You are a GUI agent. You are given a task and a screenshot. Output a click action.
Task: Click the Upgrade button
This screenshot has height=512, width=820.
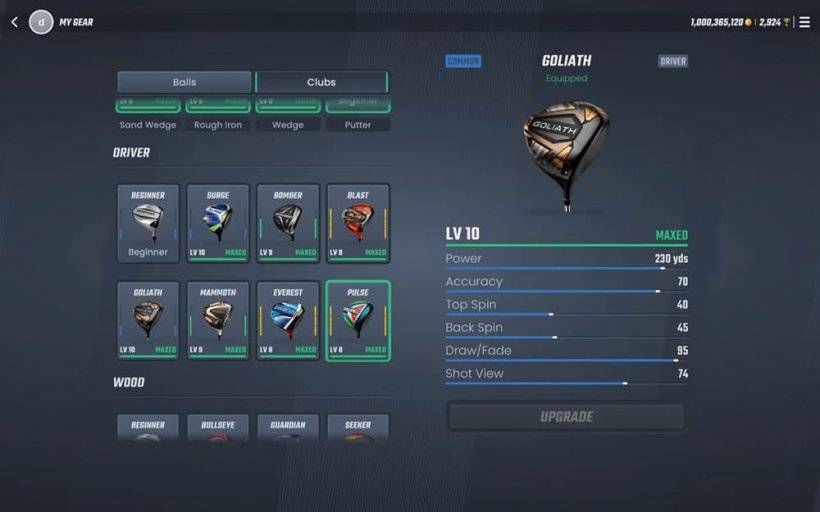pos(566,417)
